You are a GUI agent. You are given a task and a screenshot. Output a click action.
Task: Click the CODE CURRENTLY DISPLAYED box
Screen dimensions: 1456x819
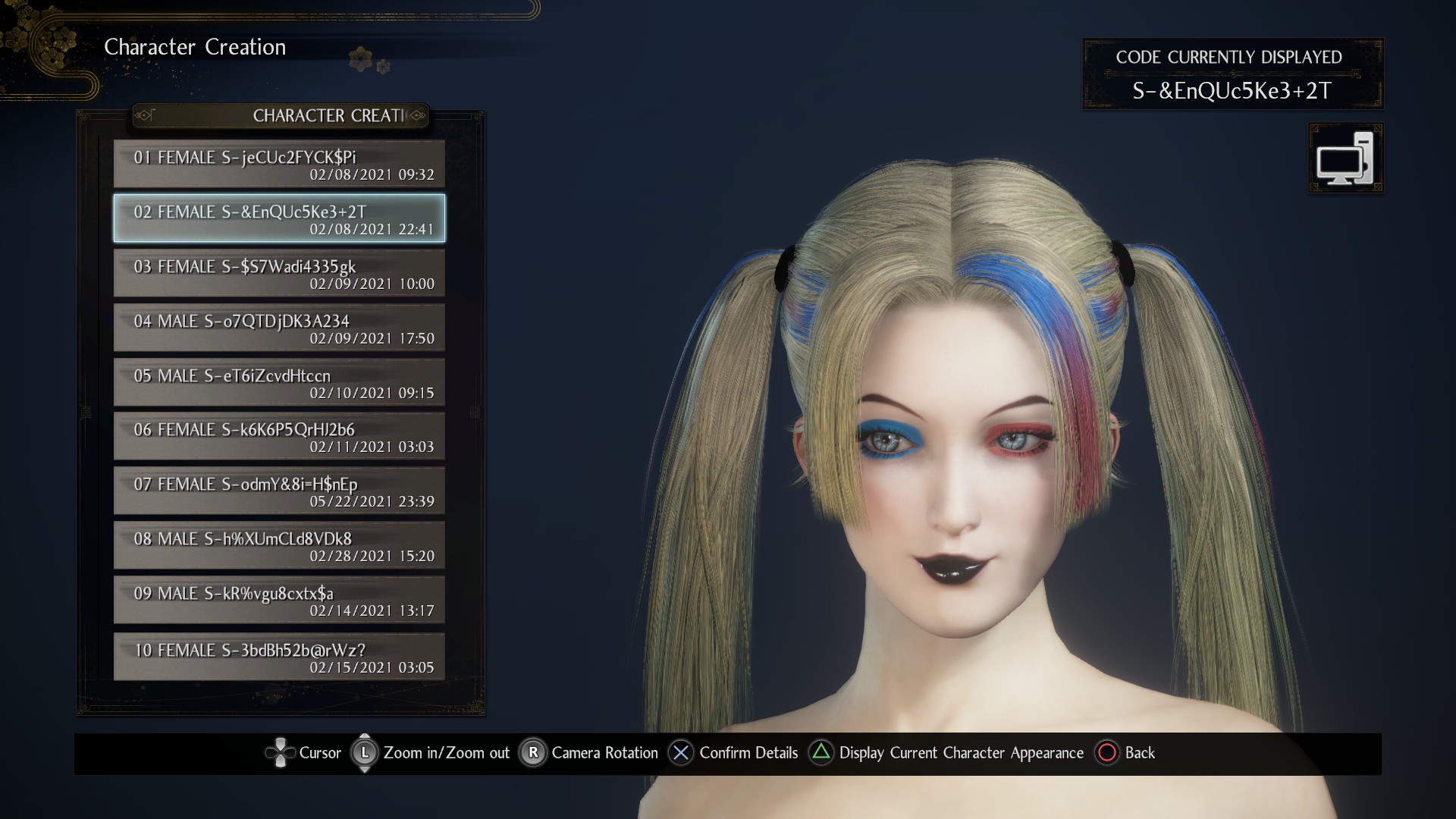click(x=1233, y=74)
